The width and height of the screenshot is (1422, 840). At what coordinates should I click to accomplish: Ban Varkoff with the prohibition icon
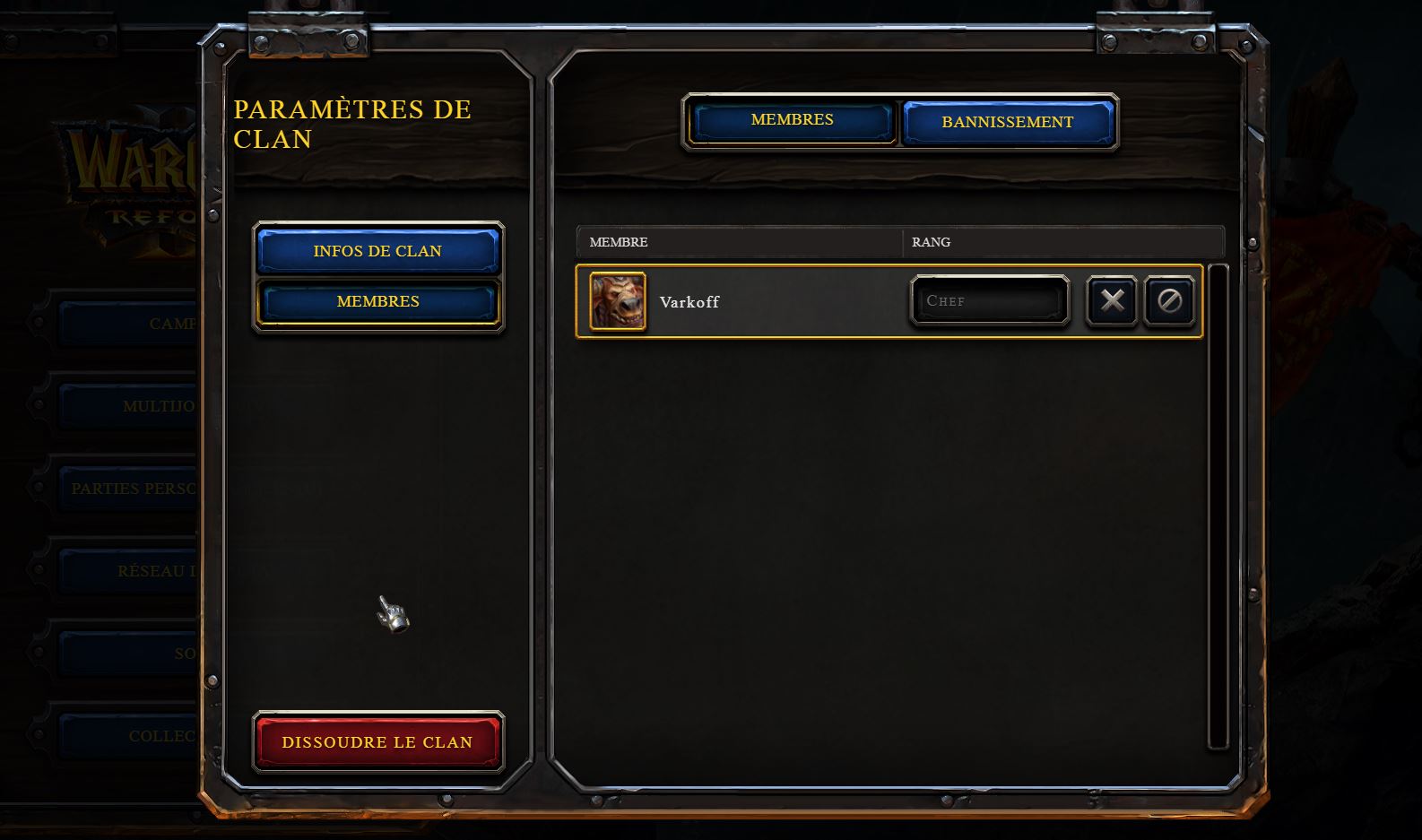click(x=1170, y=301)
